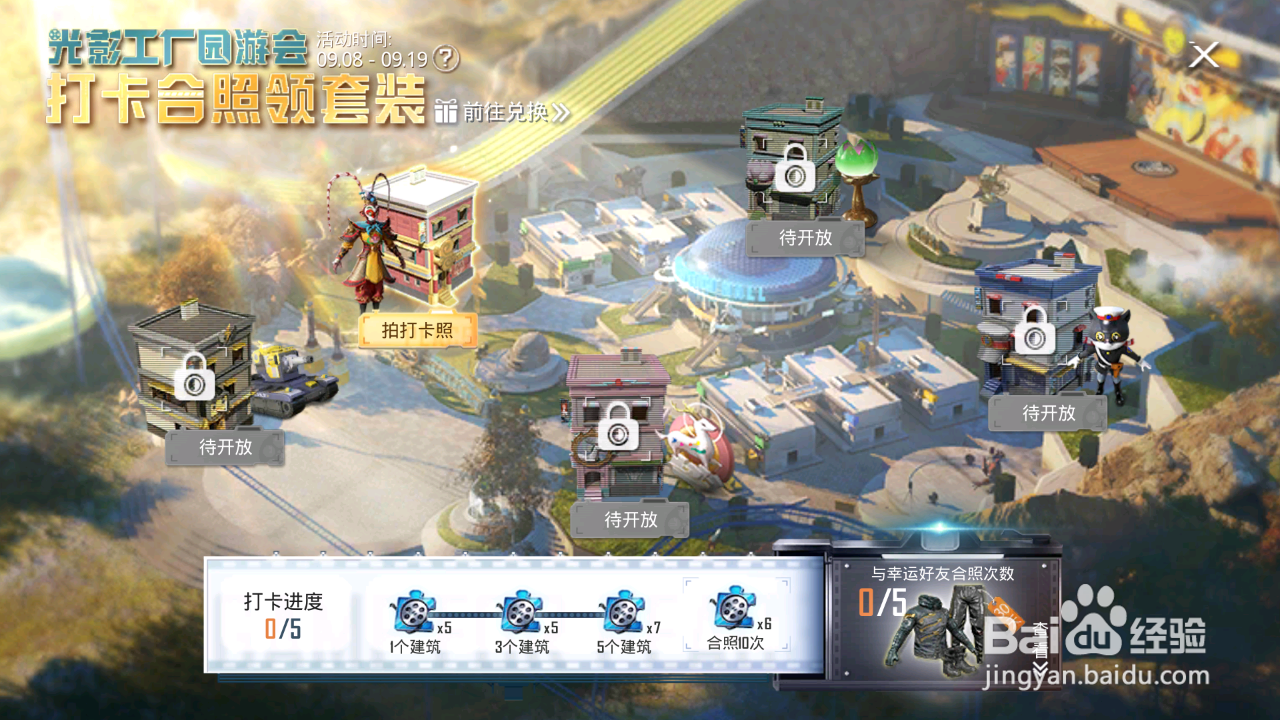
Task: Click the gift icon next to 前往兑换
Action: click(448, 112)
